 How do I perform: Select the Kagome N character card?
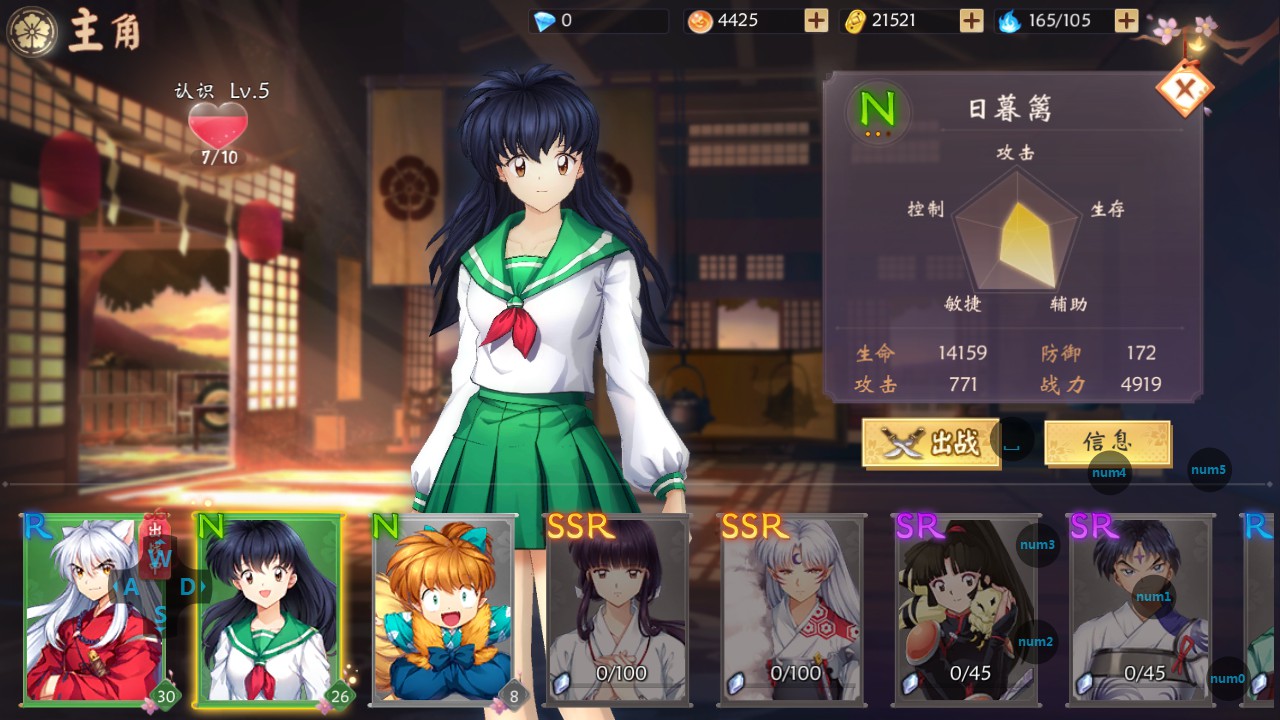pos(270,609)
